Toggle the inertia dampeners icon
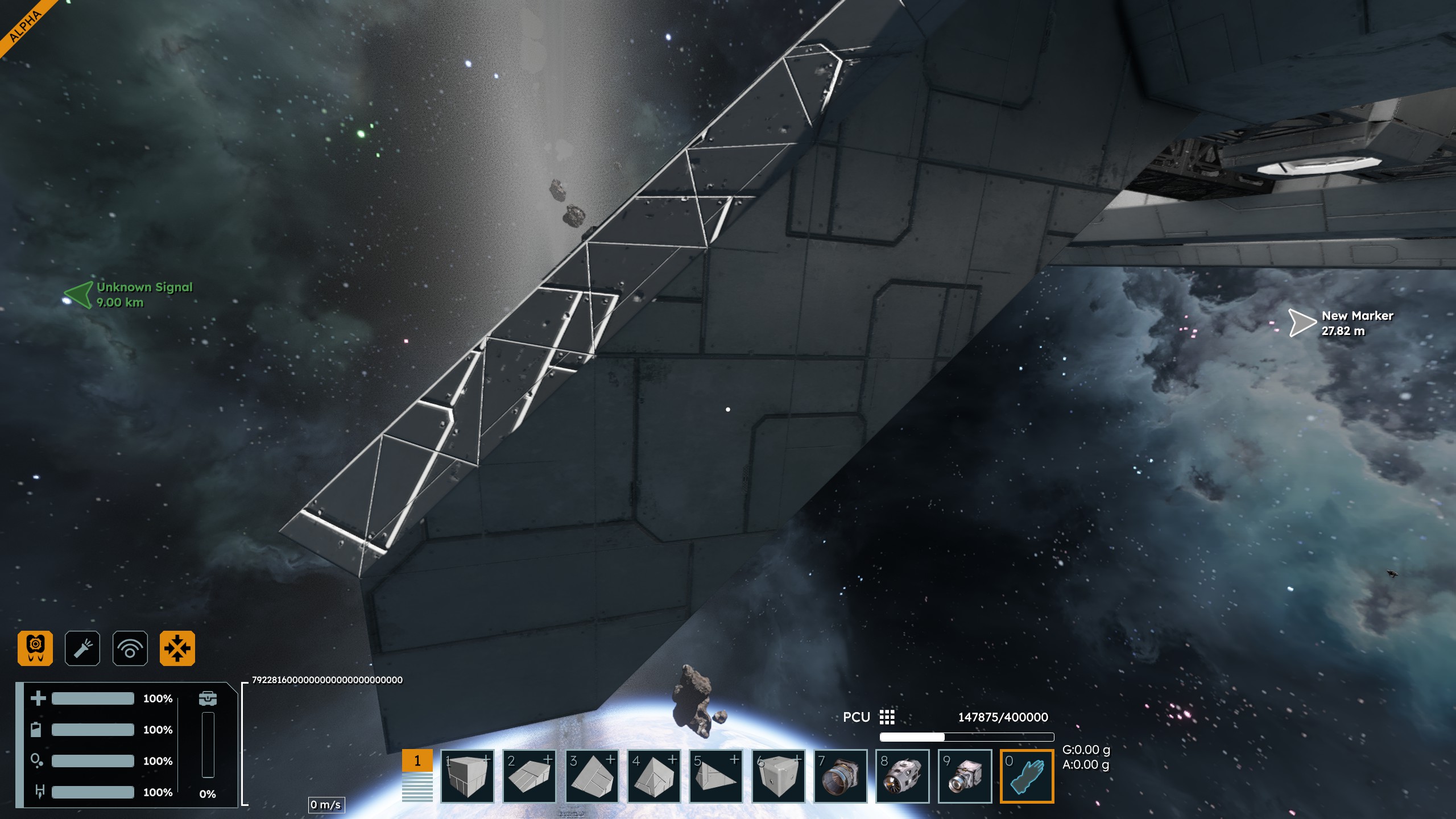This screenshot has height=819, width=1456. coord(177,648)
